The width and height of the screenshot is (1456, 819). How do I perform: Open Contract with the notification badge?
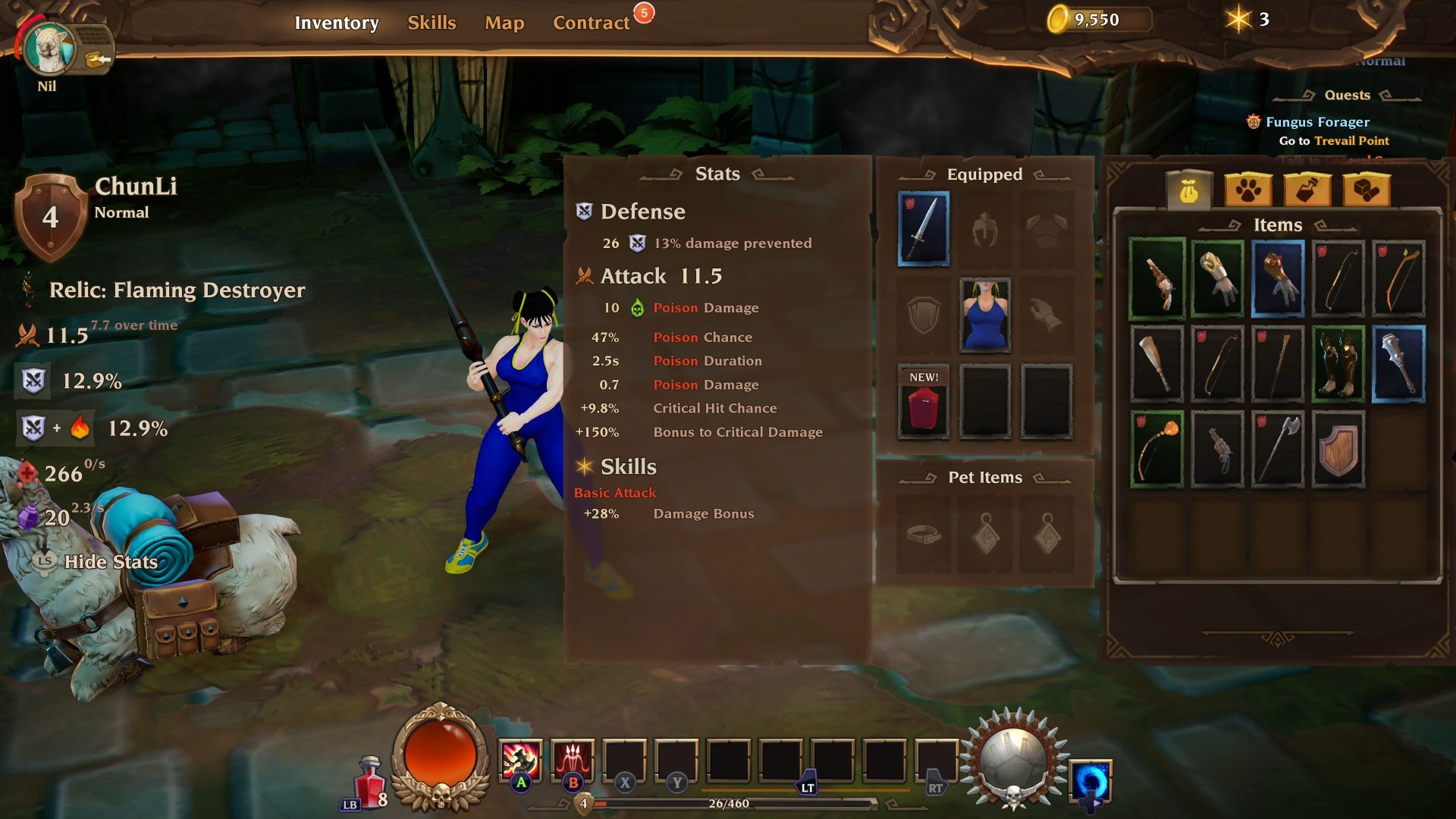[592, 22]
